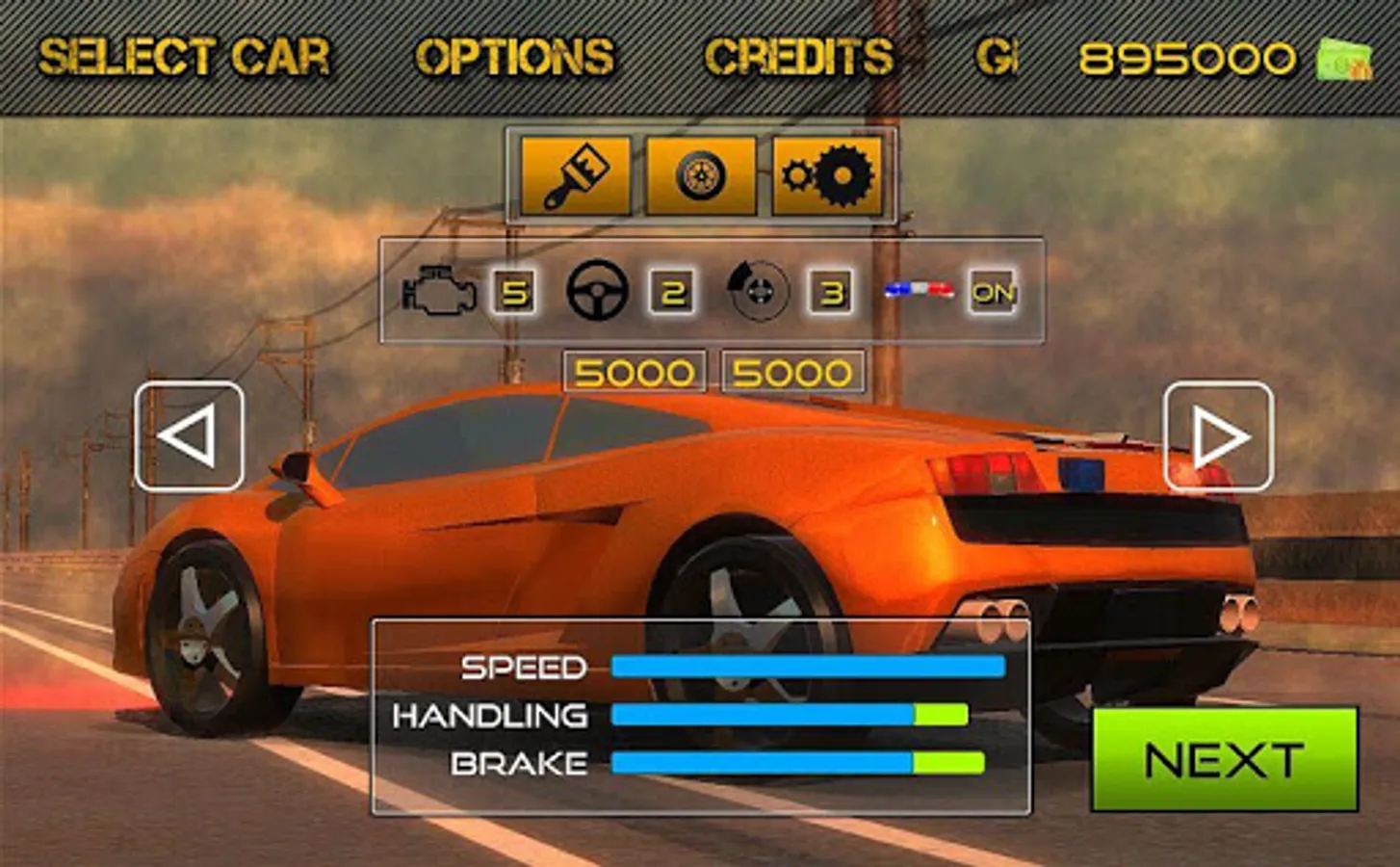Open the Options menu
Image resolution: width=1400 pixels, height=867 pixels.
click(x=515, y=58)
